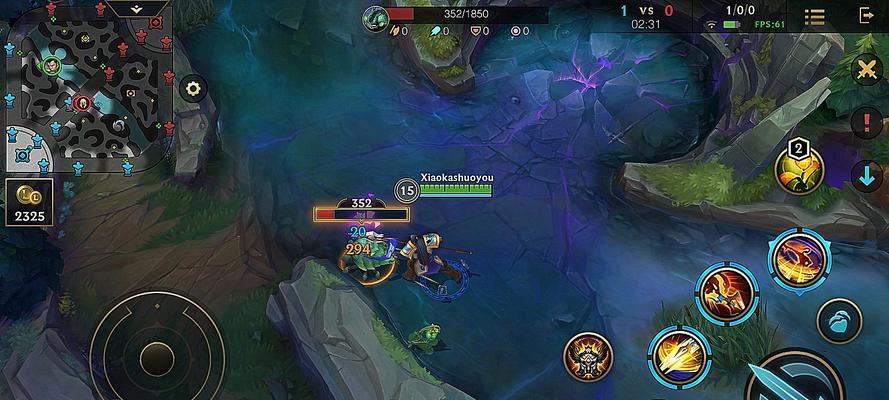Tap the exit game icon
The width and height of the screenshot is (889, 400).
click(x=866, y=16)
